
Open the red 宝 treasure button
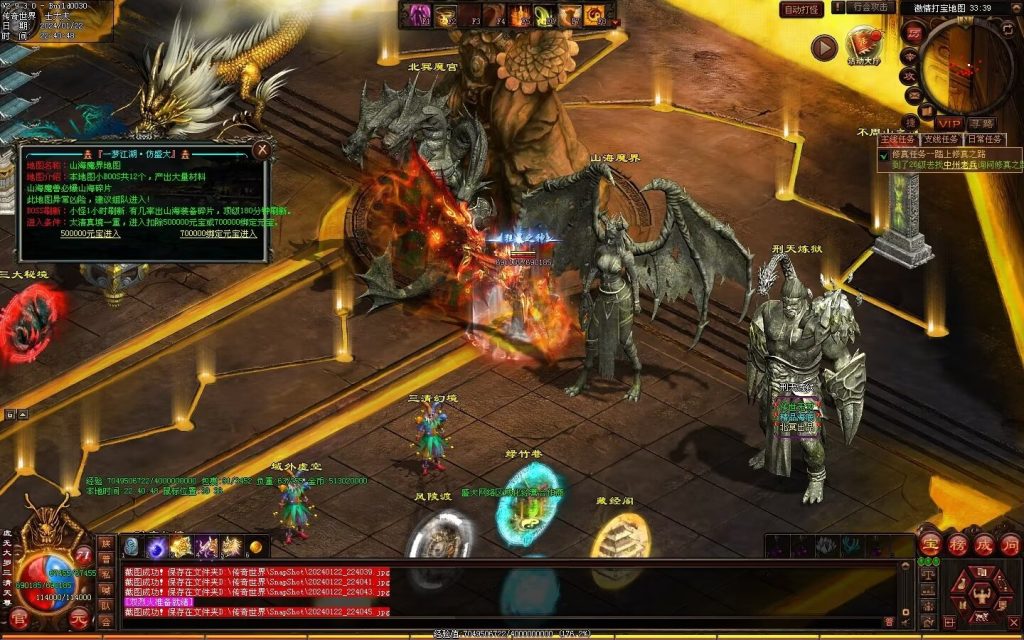pos(930,545)
